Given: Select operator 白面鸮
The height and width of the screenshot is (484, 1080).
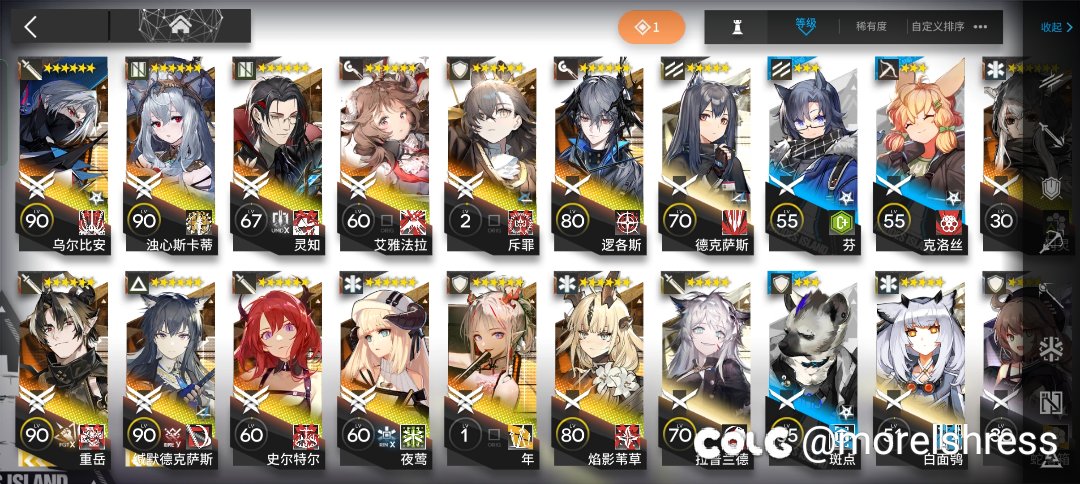Looking at the screenshot, I should pos(924,365).
